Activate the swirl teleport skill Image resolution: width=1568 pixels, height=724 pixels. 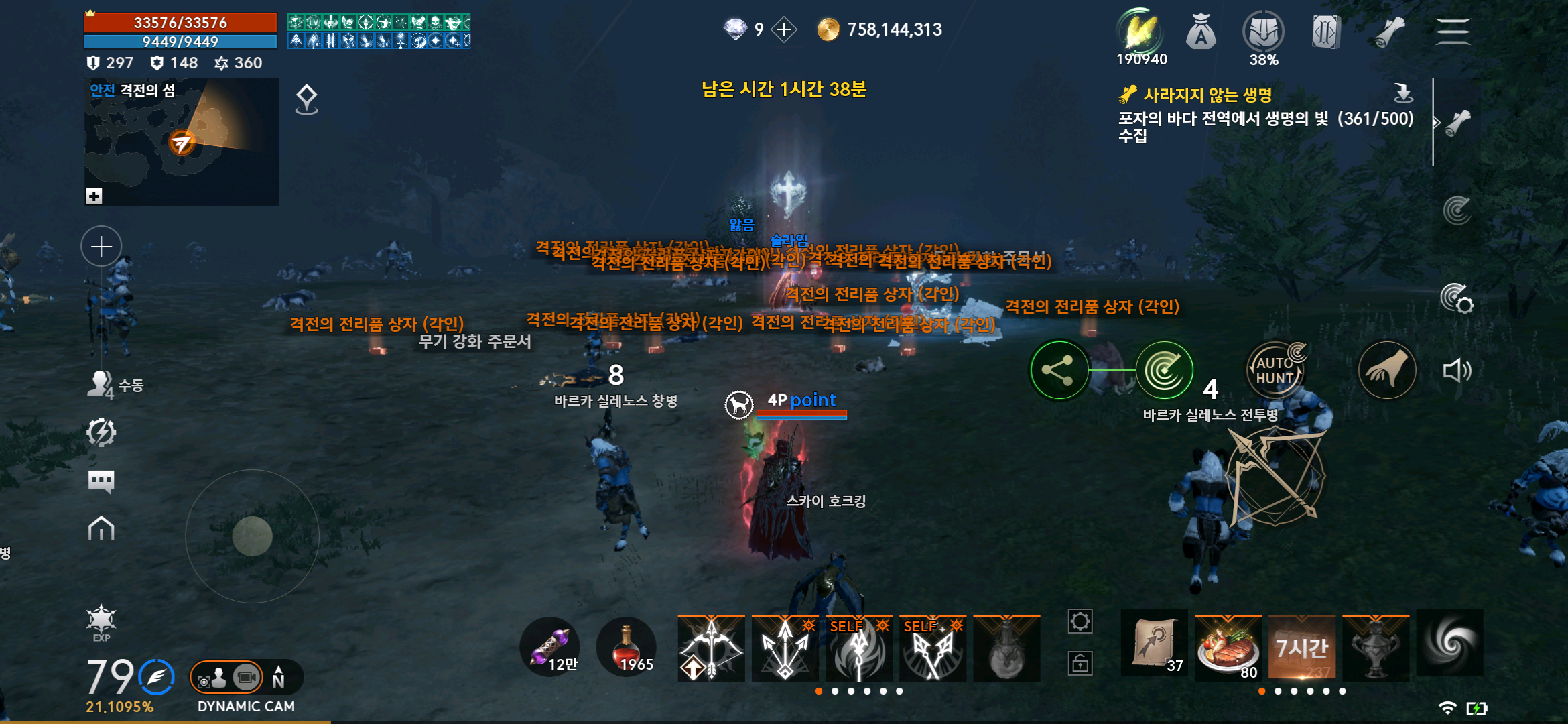coord(1449,643)
